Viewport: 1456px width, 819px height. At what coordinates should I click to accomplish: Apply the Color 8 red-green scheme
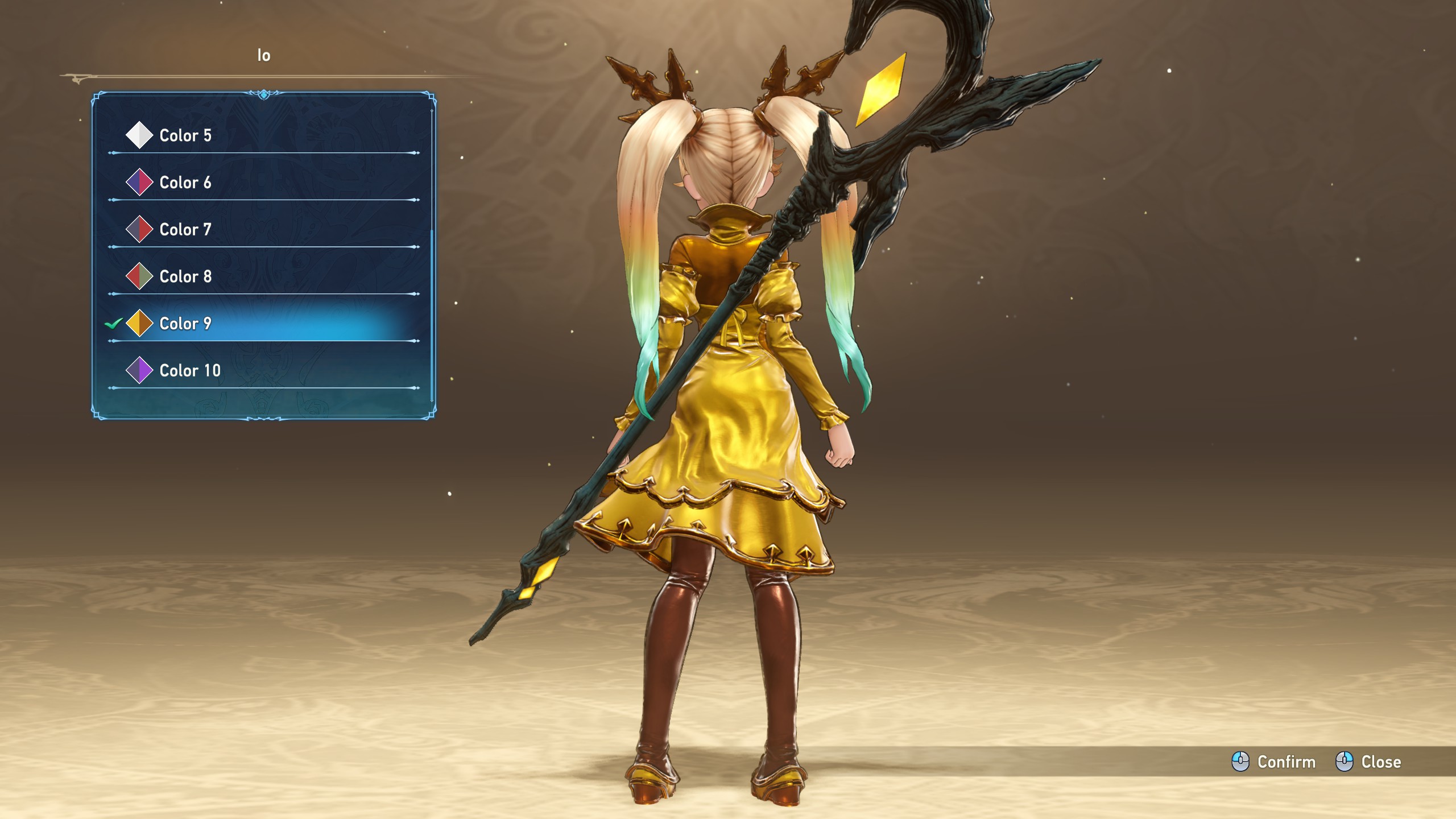185,277
